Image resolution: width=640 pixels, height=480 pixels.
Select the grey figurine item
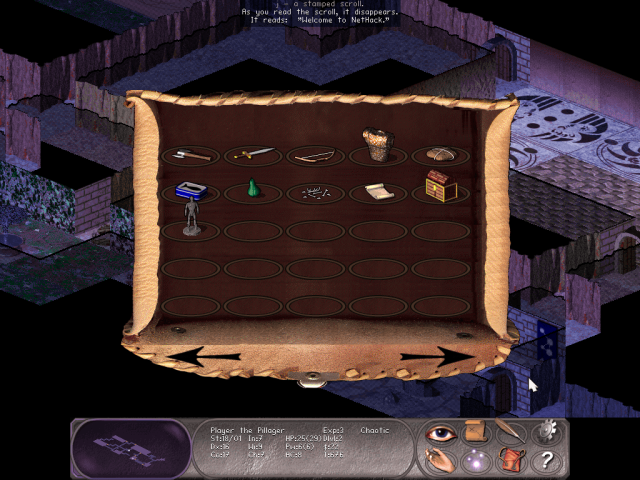tap(191, 217)
